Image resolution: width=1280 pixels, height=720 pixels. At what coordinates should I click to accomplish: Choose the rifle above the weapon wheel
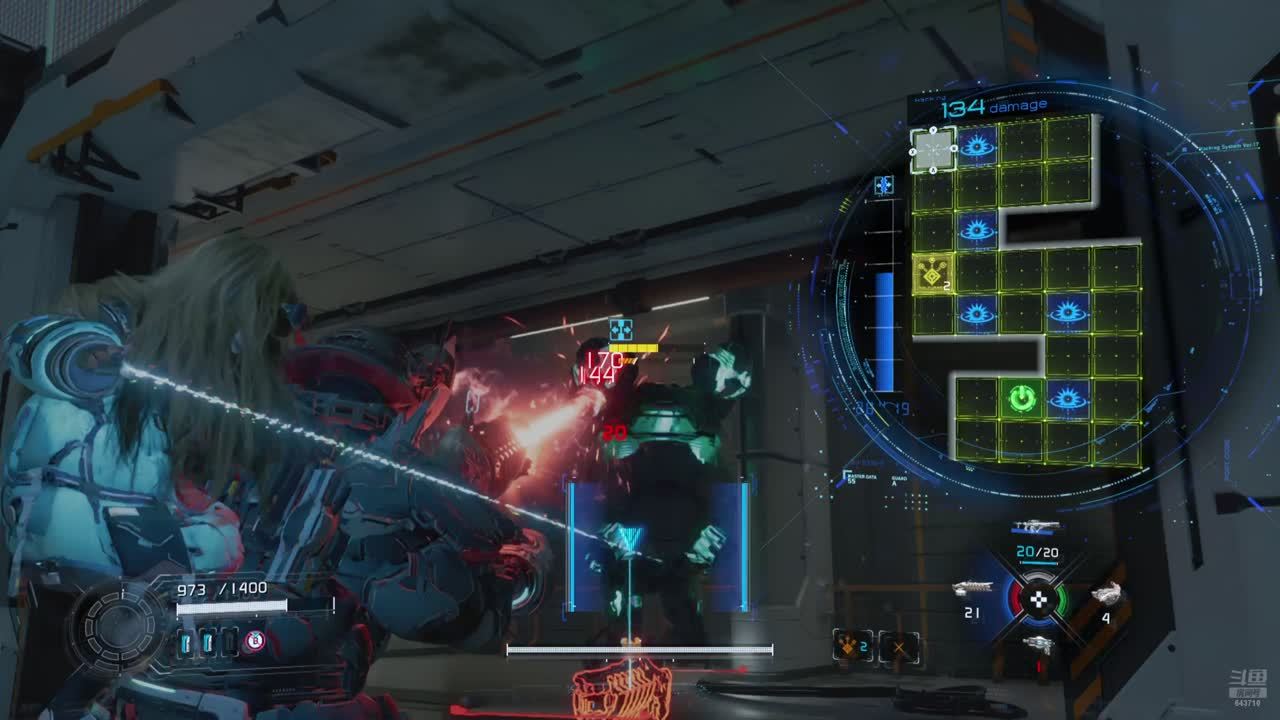pyautogui.click(x=1034, y=527)
